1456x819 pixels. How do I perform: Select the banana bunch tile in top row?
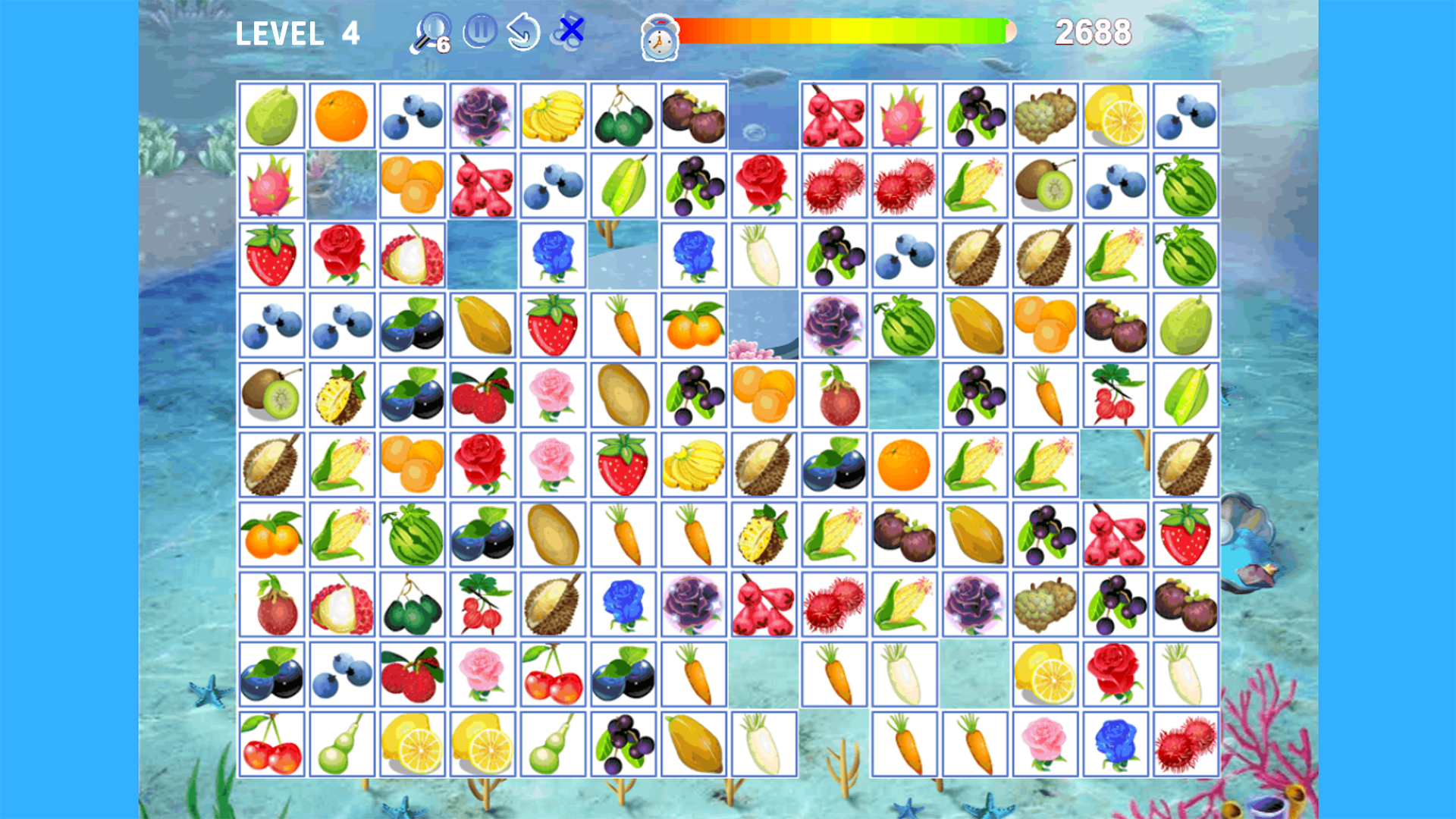pyautogui.click(x=552, y=115)
